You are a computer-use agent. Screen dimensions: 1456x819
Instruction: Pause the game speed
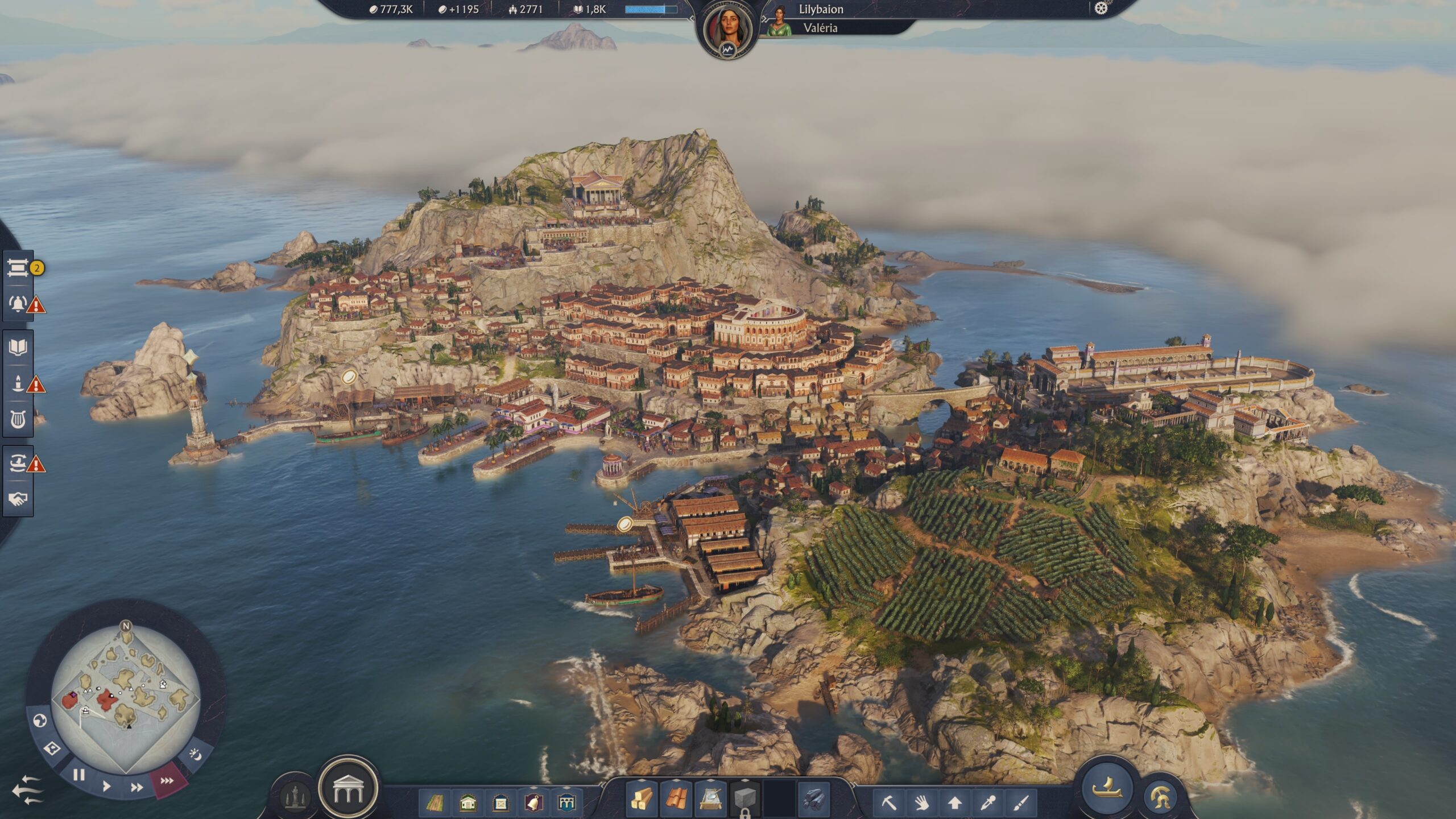pos(79,775)
